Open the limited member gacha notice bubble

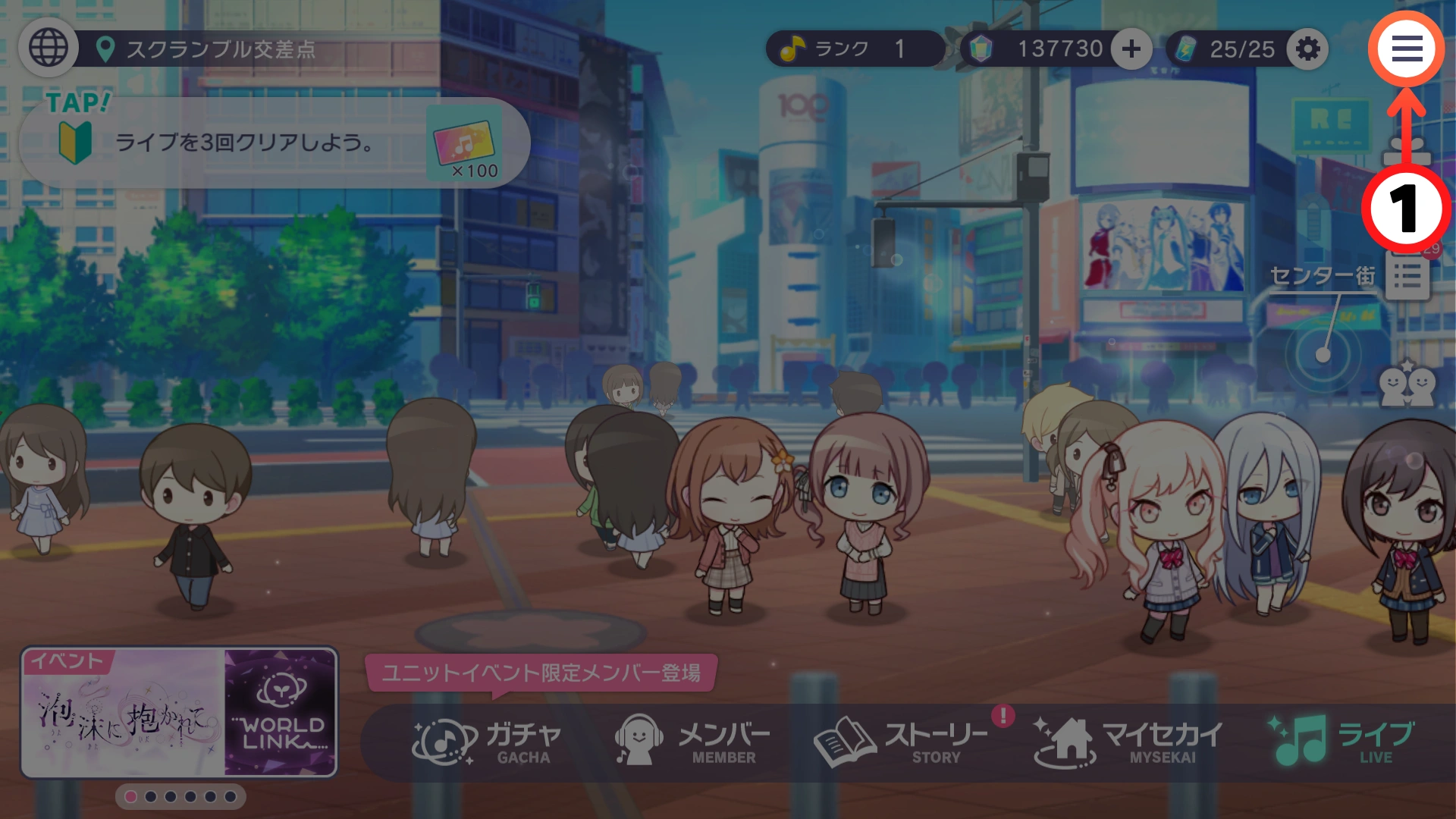[x=540, y=673]
